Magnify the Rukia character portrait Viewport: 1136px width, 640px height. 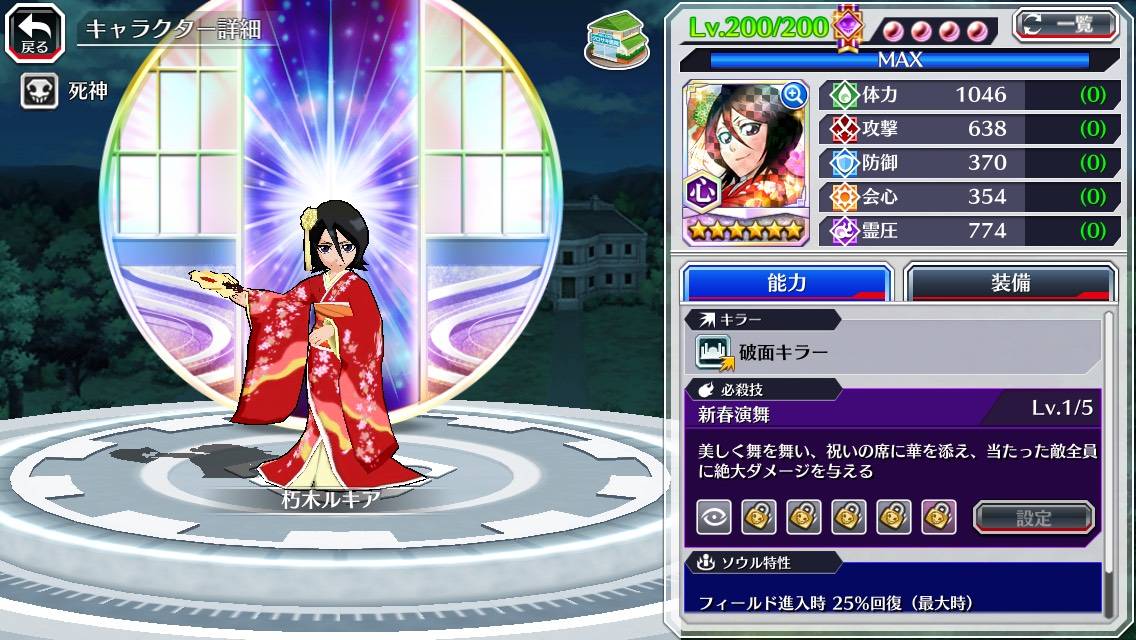[x=794, y=95]
